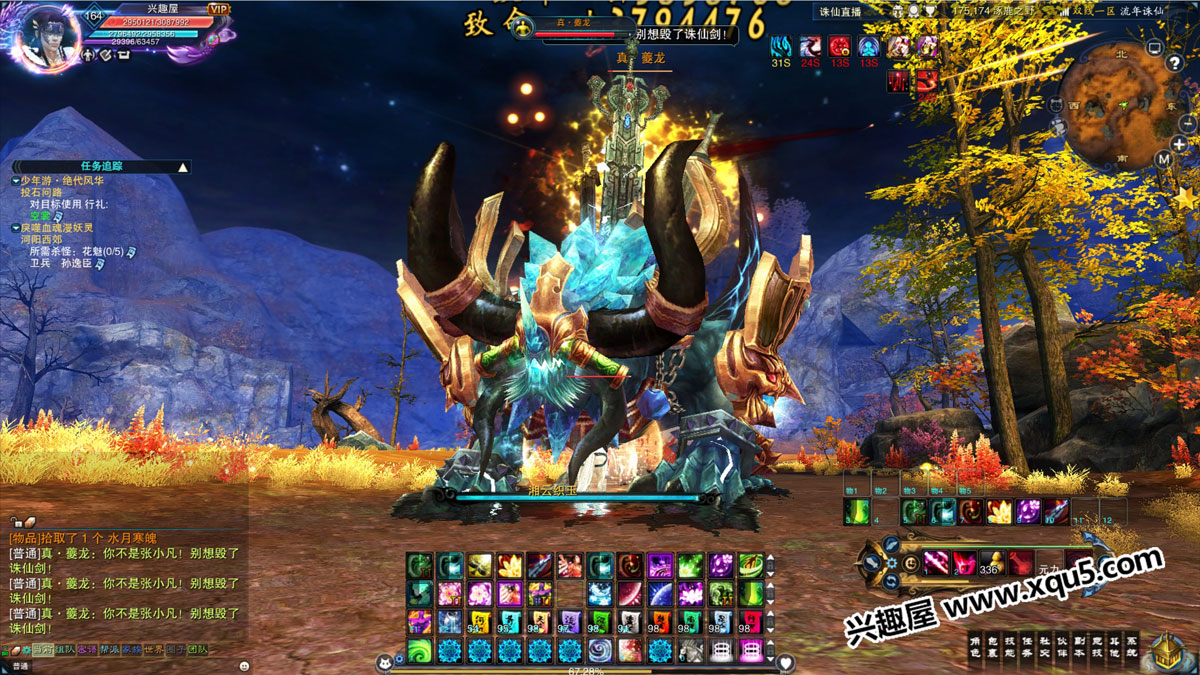The image size is (1200, 675).
Task: Open the 系统 system menu
Action: pos(1131,645)
